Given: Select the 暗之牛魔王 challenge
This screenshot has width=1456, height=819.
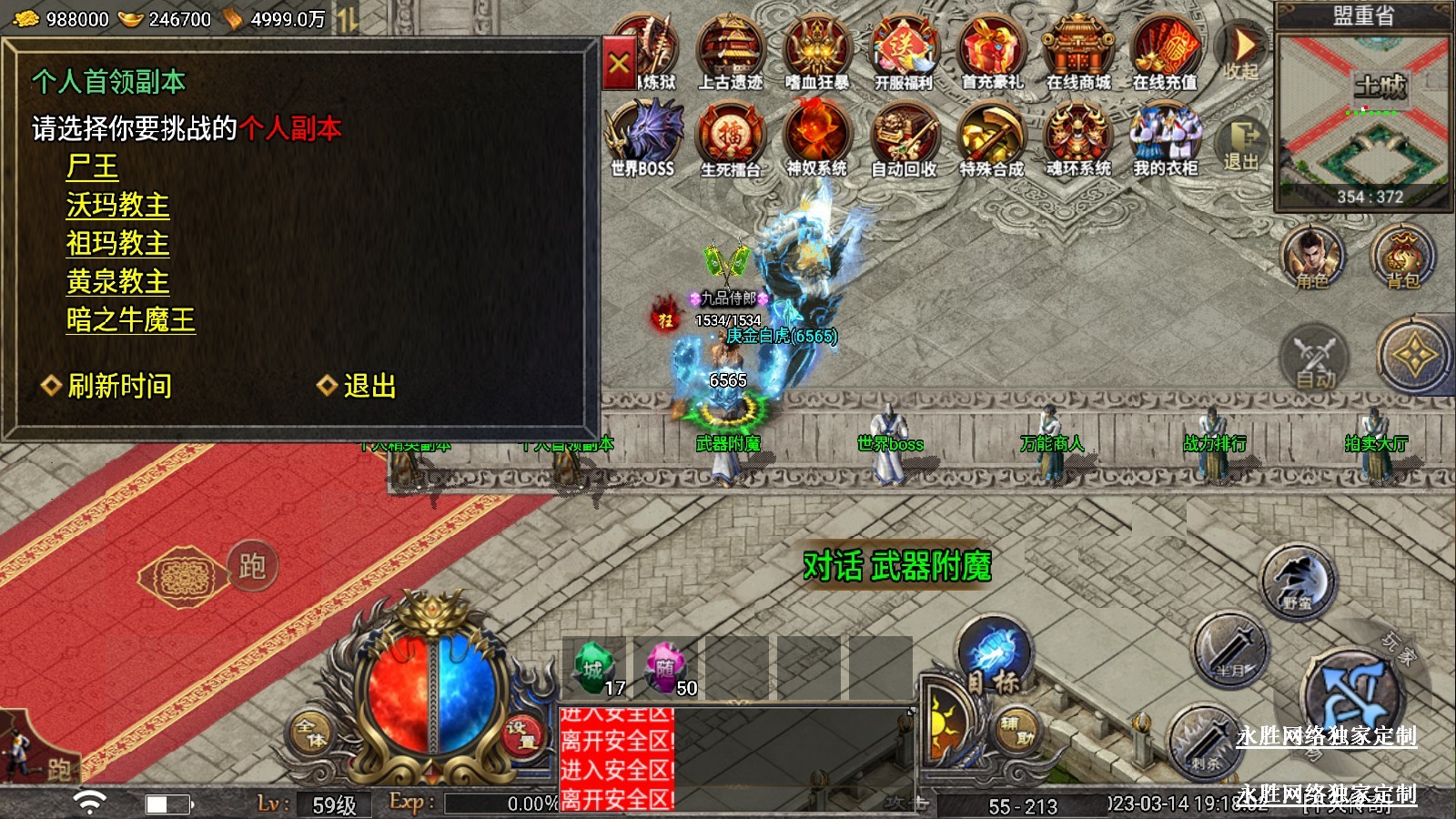Looking at the screenshot, I should pyautogui.click(x=130, y=319).
